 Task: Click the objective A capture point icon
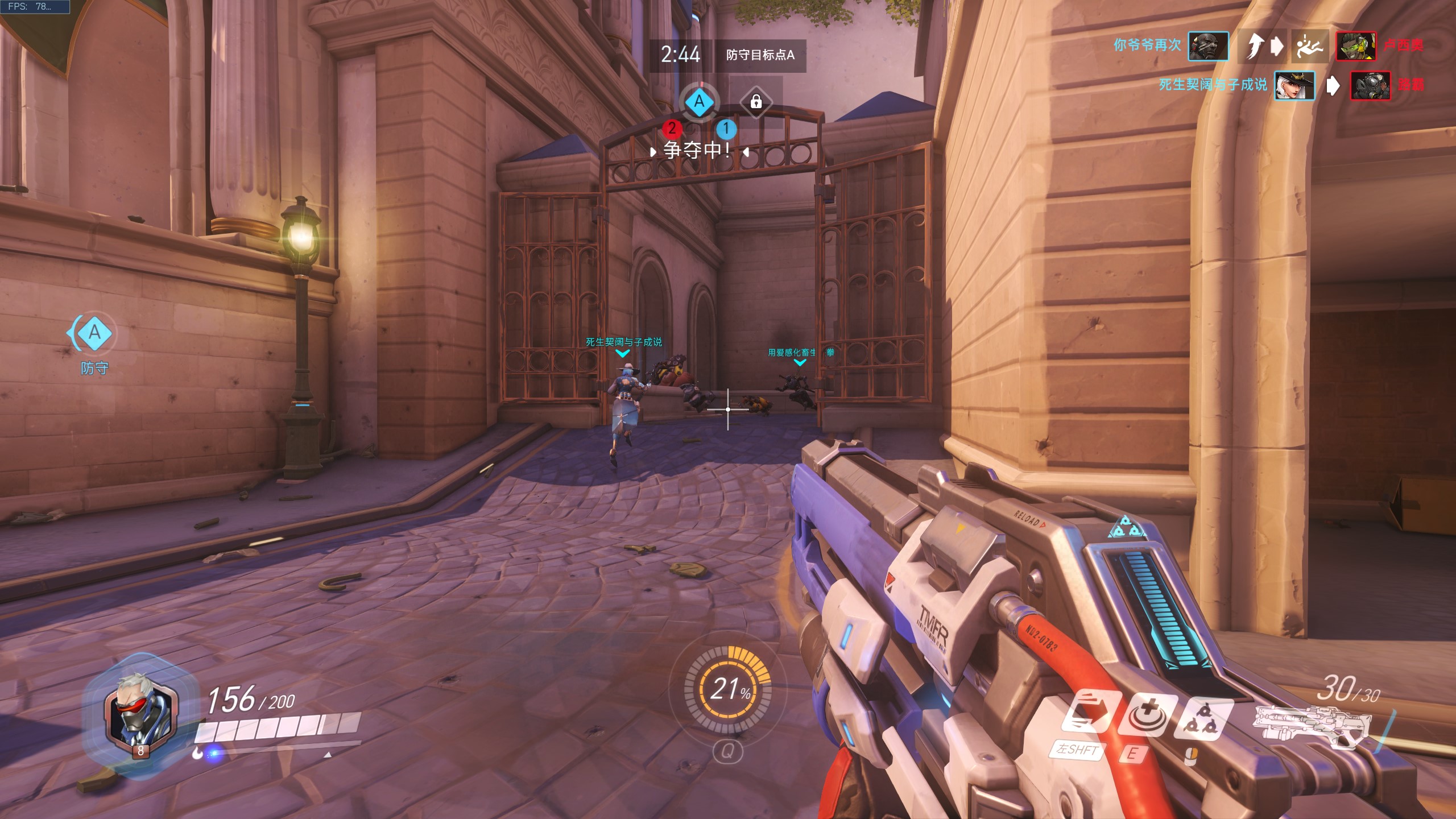700,102
